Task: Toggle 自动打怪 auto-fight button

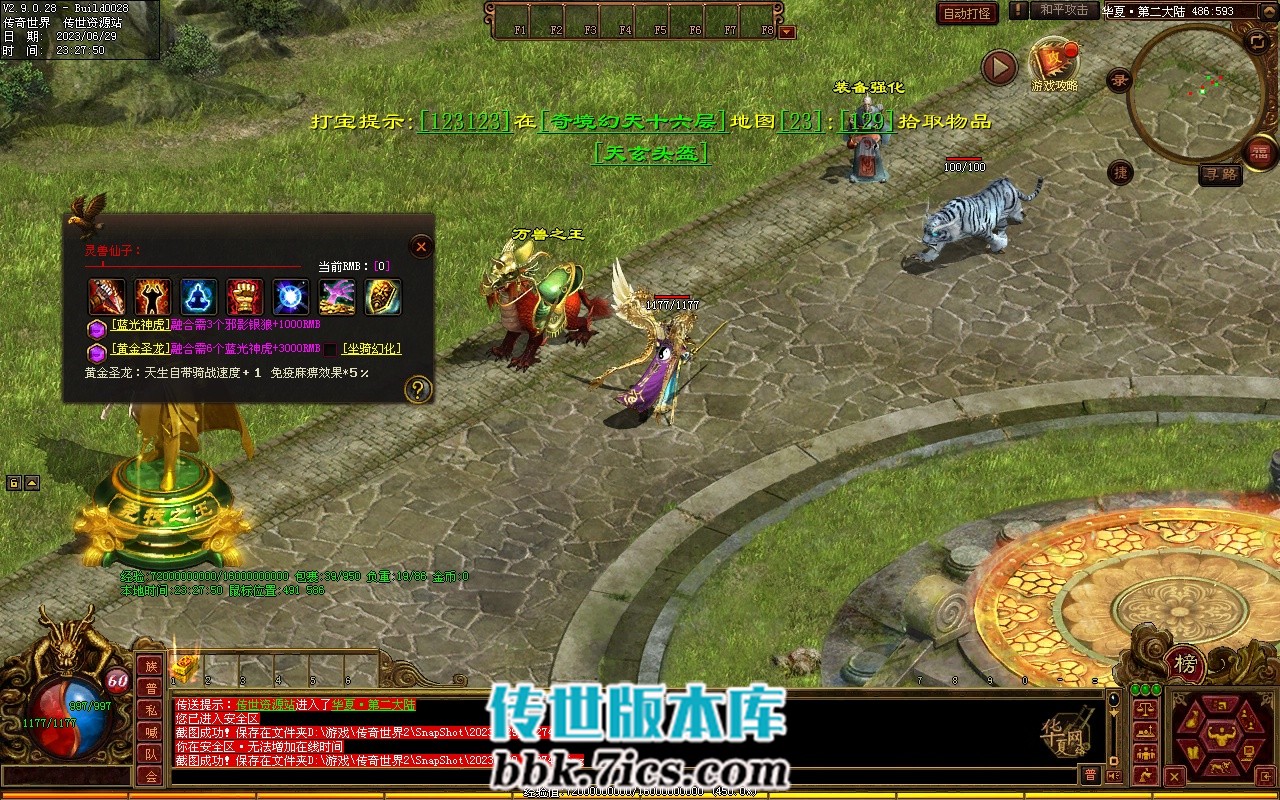Action: pos(967,13)
